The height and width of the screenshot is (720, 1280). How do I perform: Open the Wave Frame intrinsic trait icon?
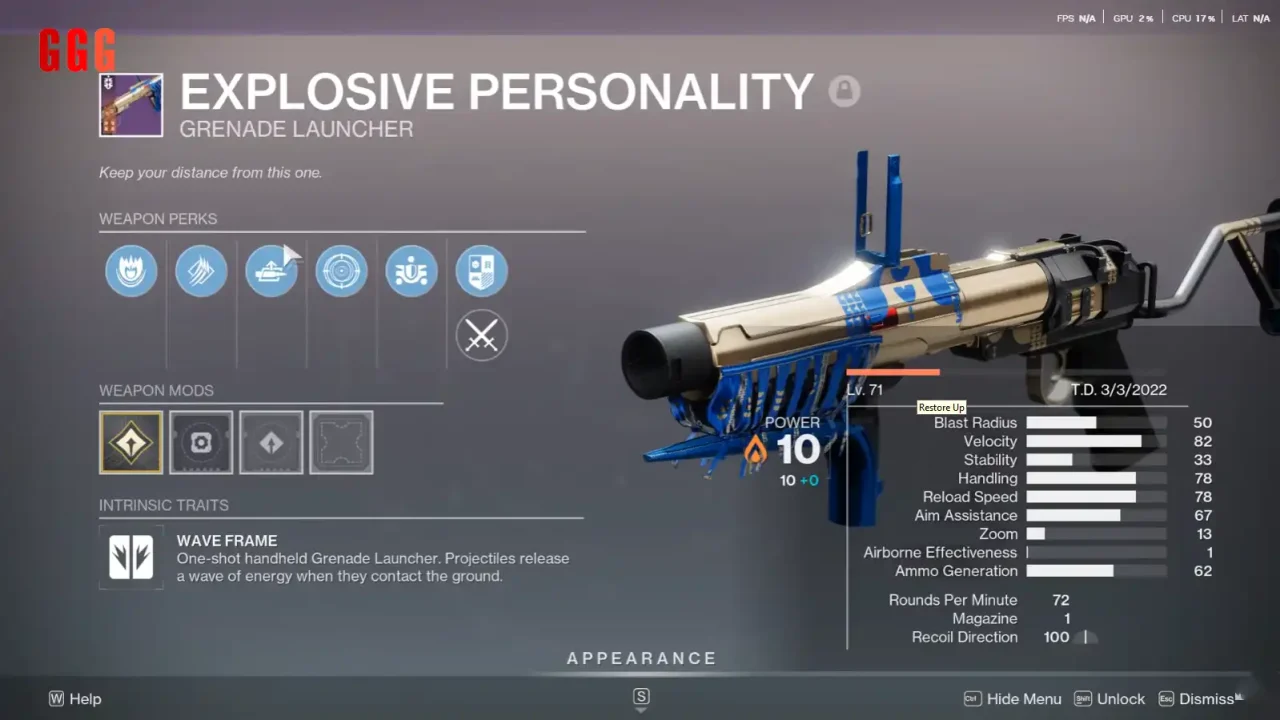131,559
